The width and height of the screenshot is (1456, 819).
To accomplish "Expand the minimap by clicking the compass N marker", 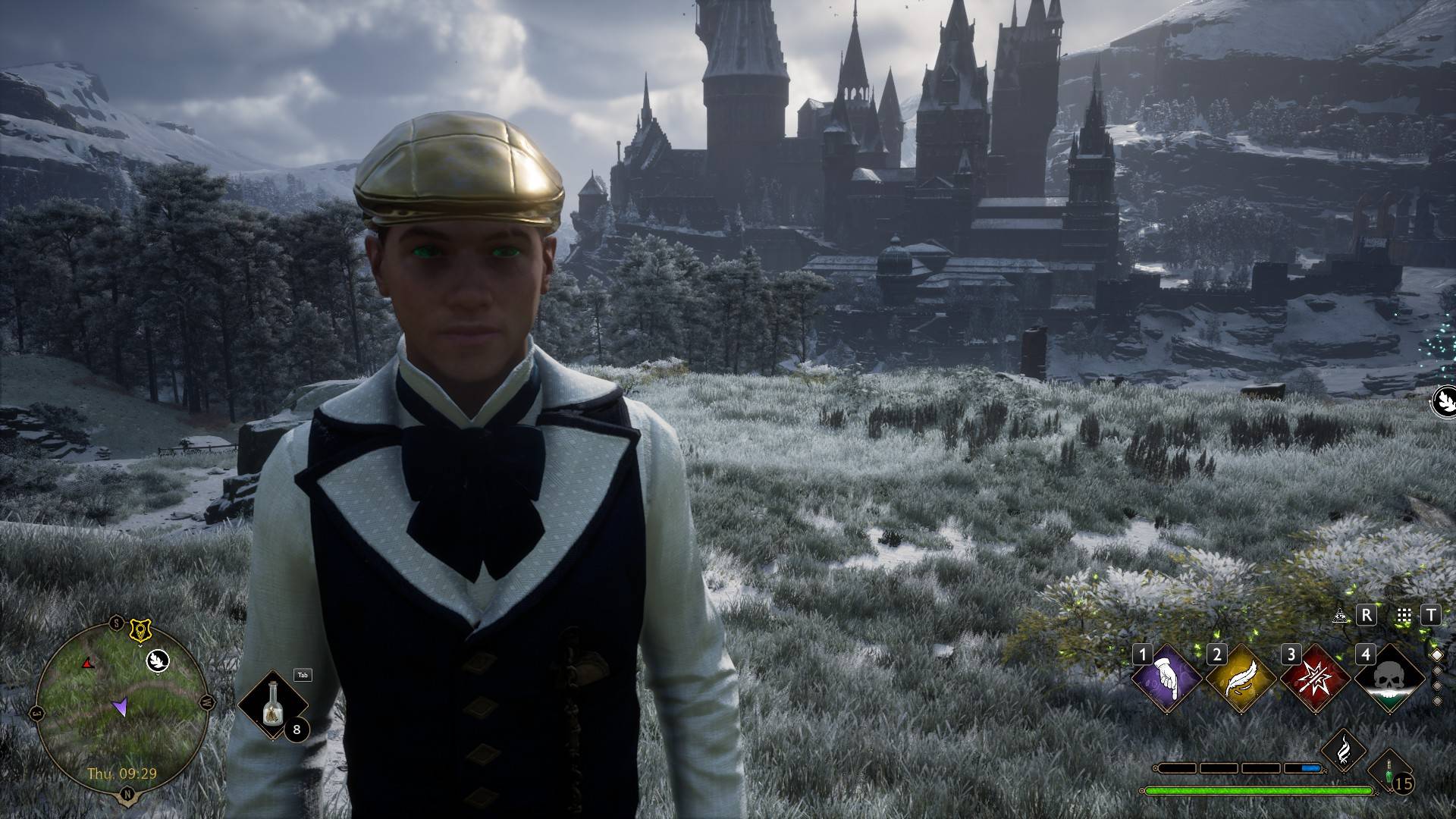I will click(127, 794).
